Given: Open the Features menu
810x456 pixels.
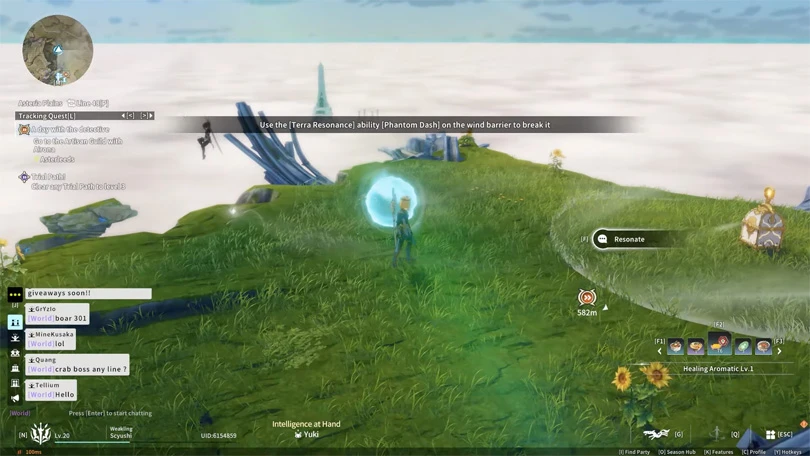Looking at the screenshot, I should pyautogui.click(x=721, y=452).
